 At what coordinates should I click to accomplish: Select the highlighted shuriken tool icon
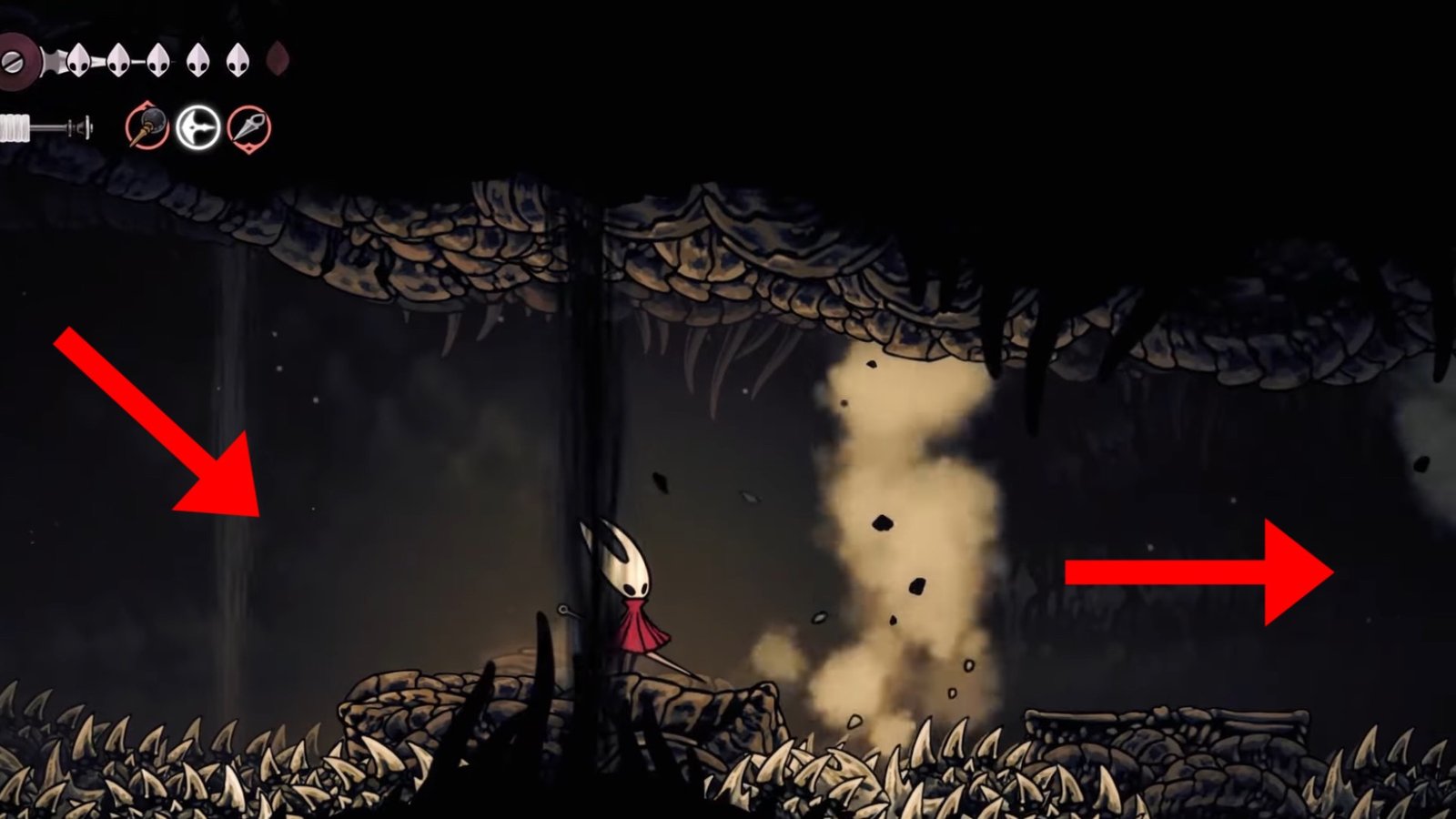(197, 127)
